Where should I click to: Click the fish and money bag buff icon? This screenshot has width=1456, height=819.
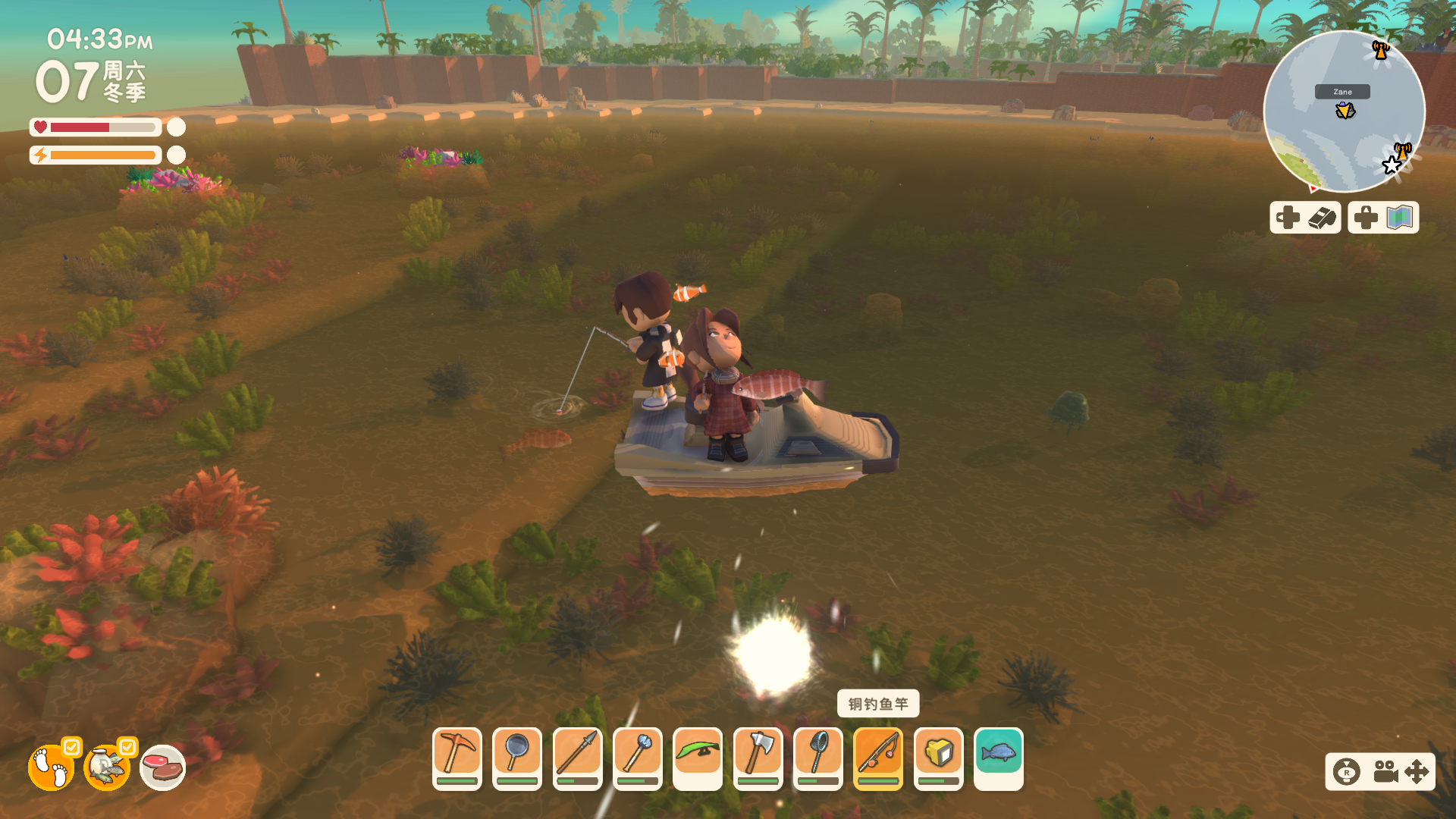click(x=107, y=767)
